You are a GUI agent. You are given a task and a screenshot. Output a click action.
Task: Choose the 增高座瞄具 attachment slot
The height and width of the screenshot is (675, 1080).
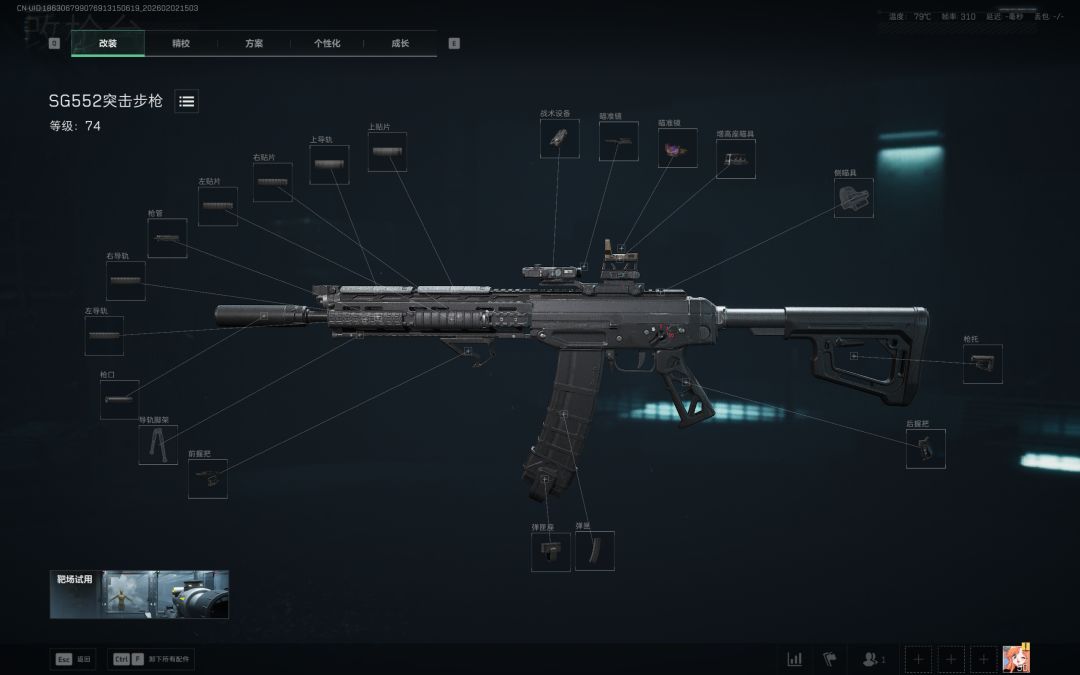736,159
